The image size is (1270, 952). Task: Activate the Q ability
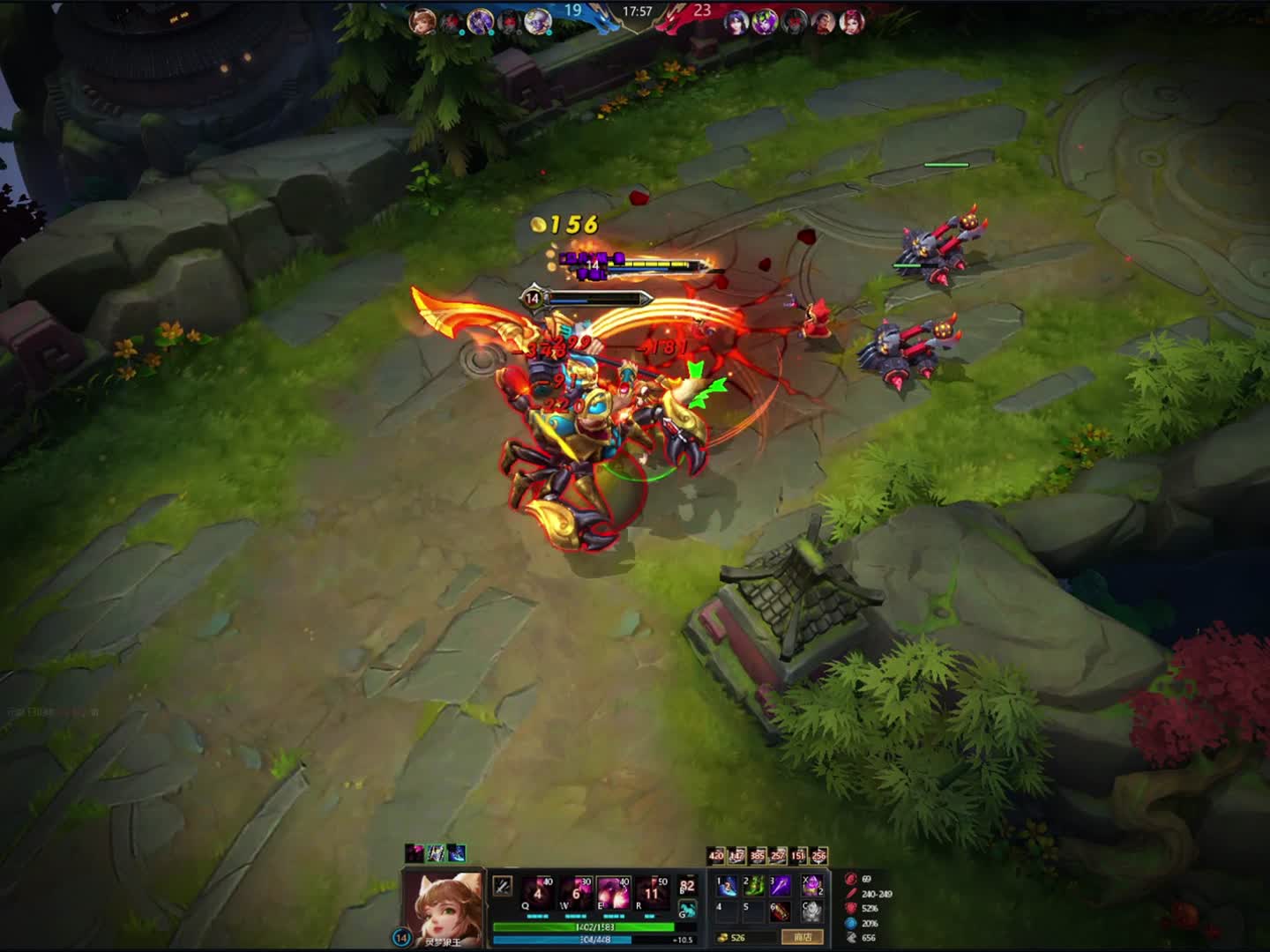point(537,890)
